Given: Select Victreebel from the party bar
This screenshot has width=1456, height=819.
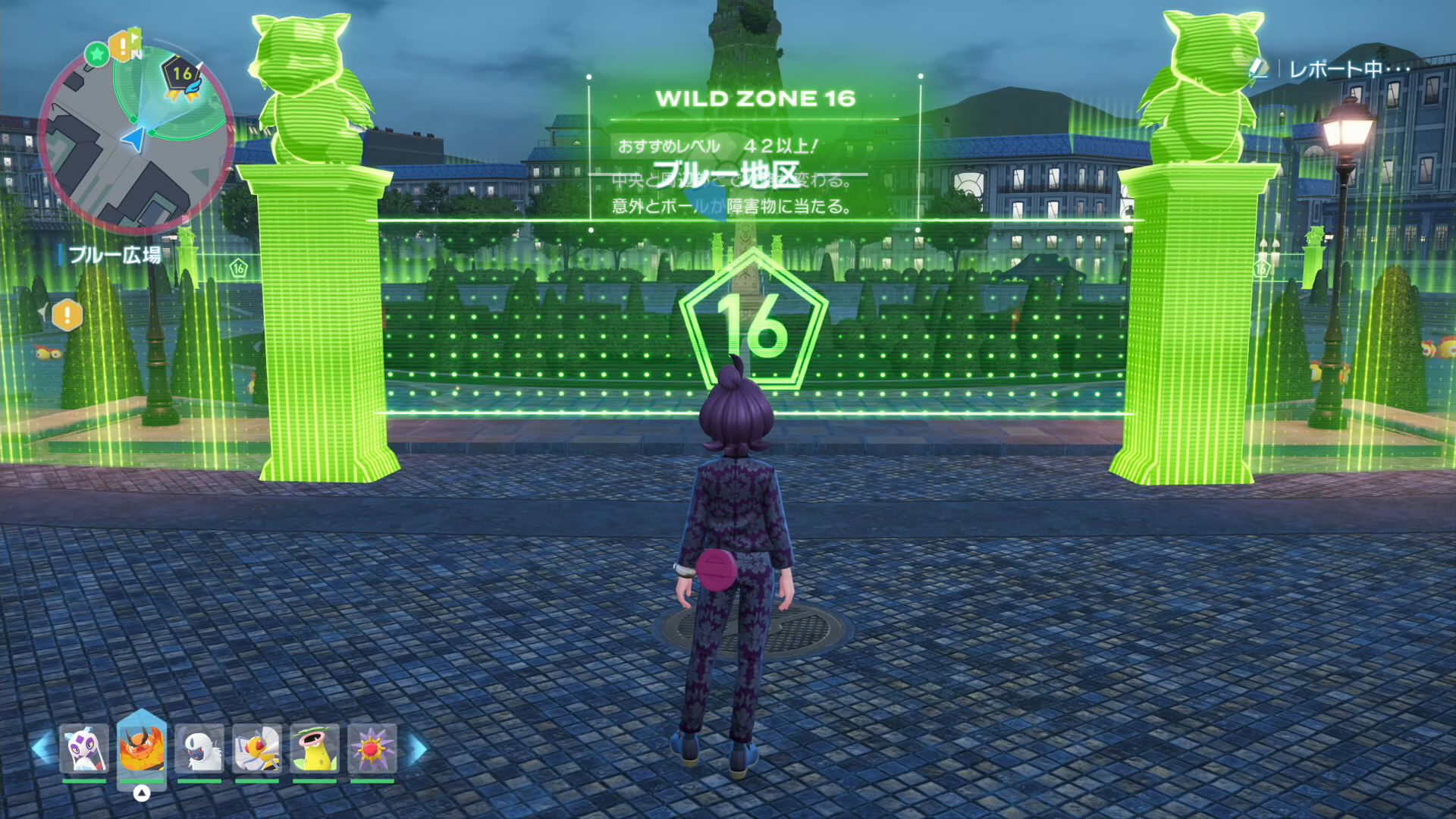Looking at the screenshot, I should click(x=315, y=748).
